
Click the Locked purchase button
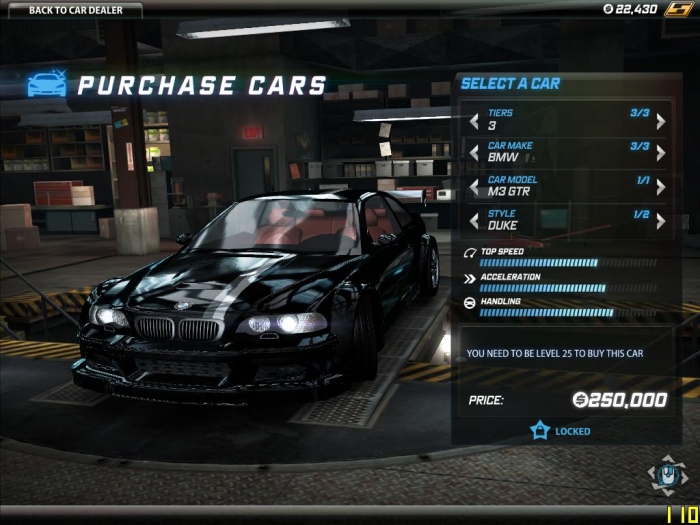[560, 431]
